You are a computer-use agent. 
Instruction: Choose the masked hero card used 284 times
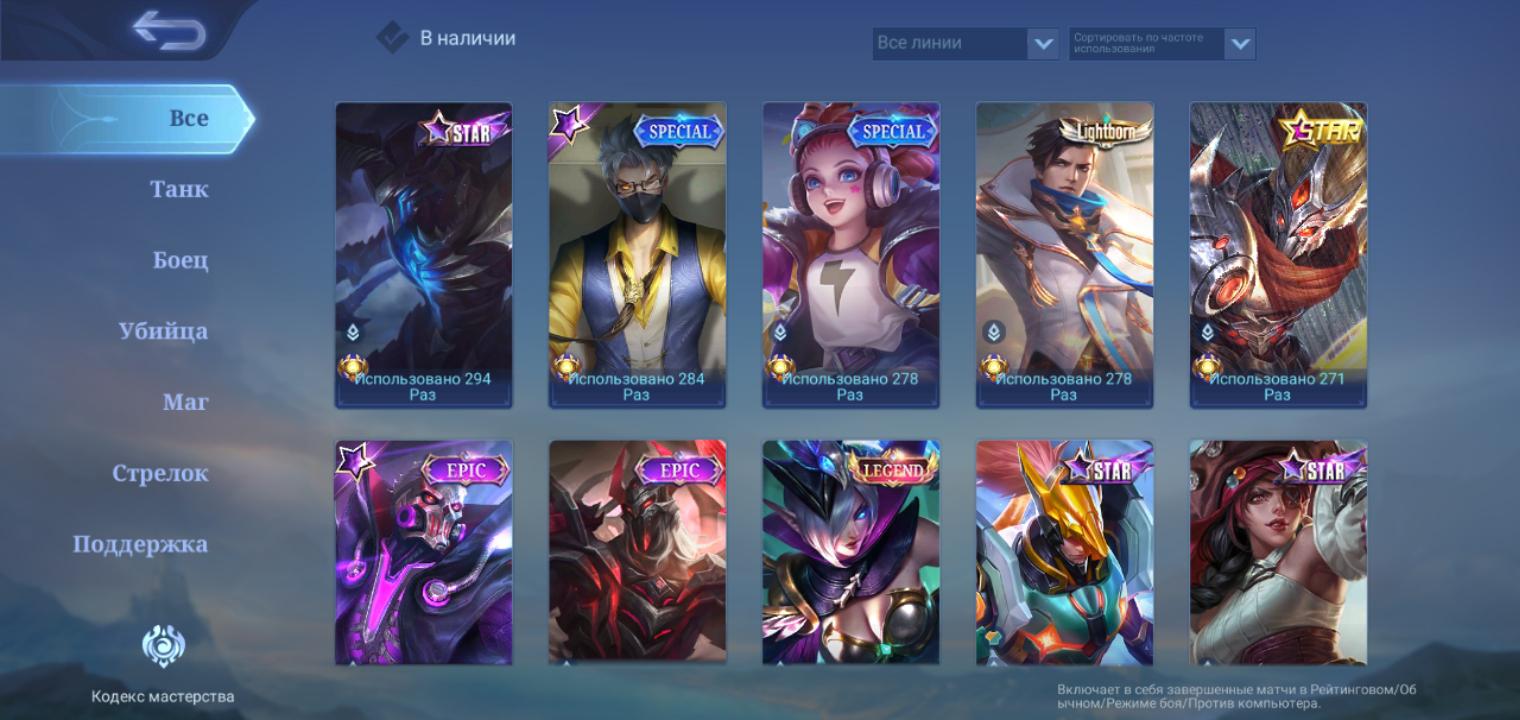pyautogui.click(x=637, y=255)
